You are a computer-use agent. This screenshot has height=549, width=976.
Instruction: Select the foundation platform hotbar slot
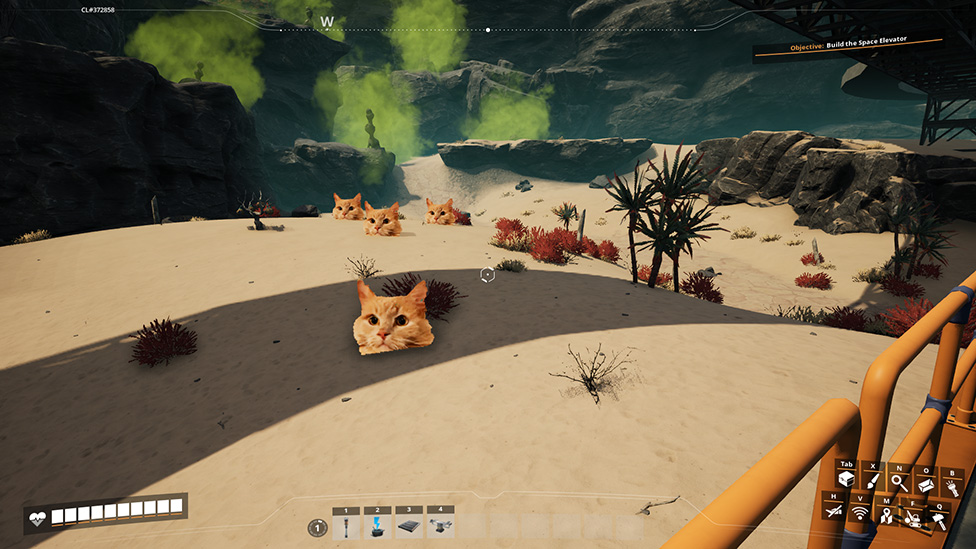click(x=408, y=526)
